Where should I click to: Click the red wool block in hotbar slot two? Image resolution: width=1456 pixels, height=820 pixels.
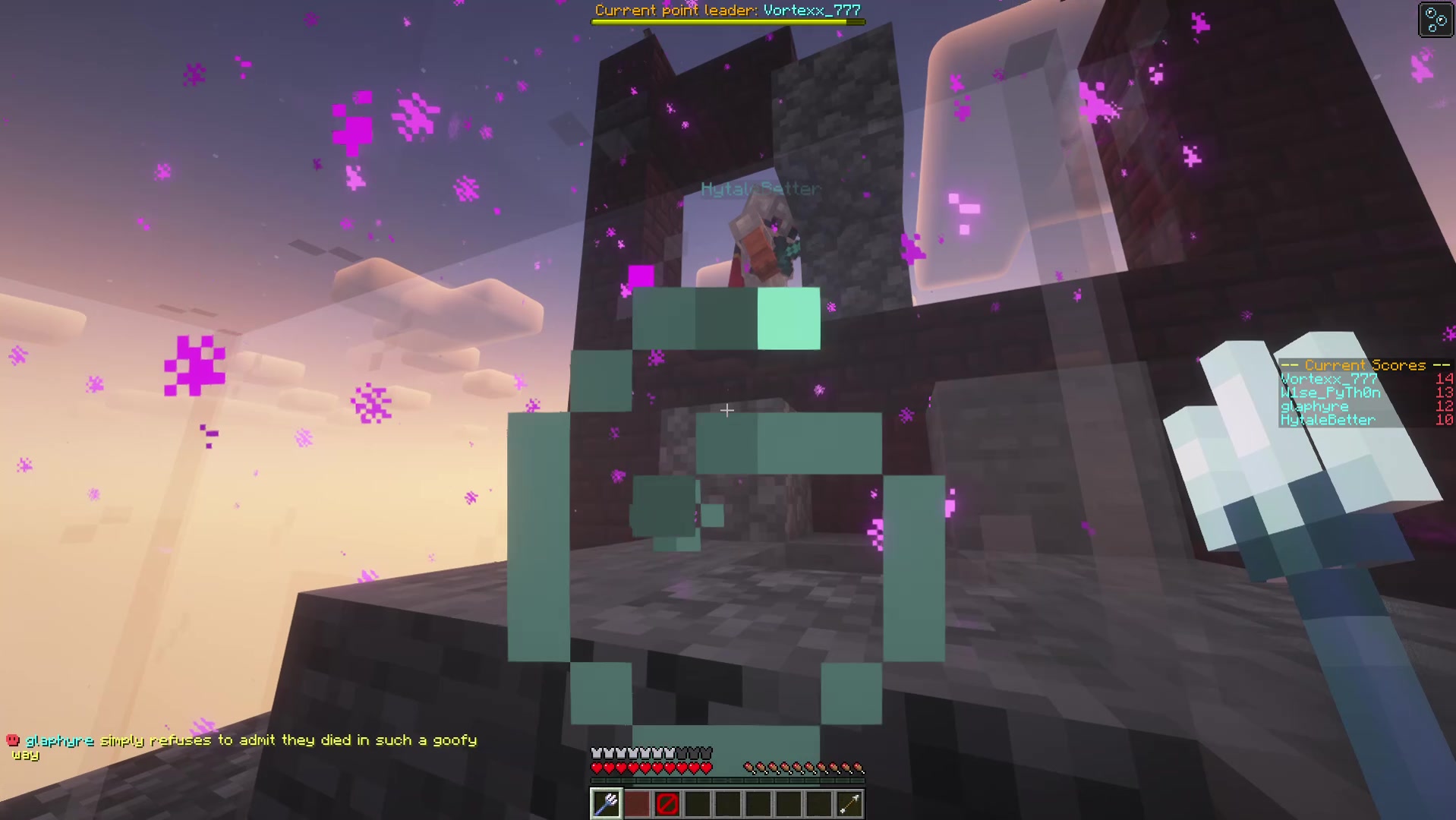click(x=636, y=804)
